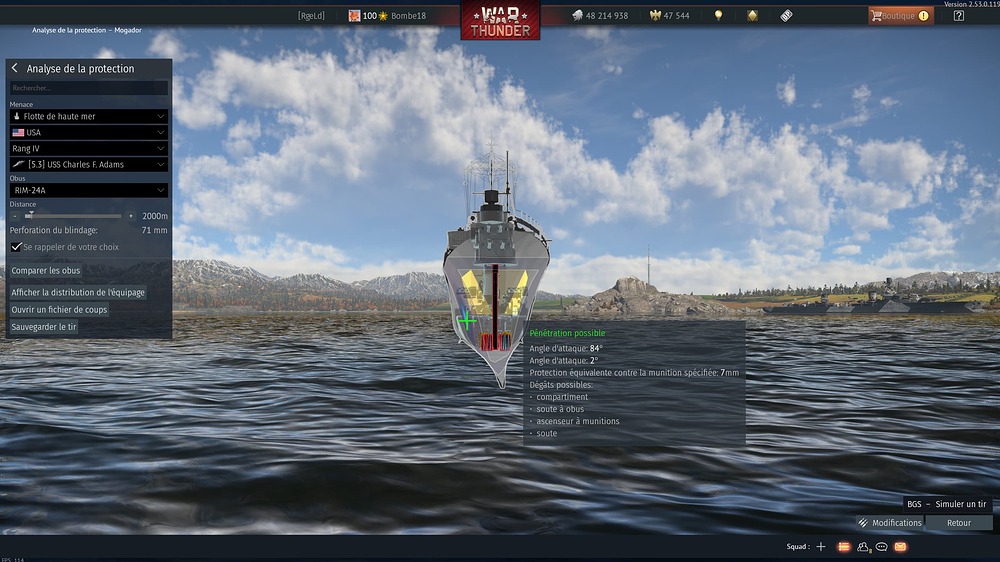1000x562 pixels.
Task: Select Sauvegarder le tir
Action: click(44, 327)
